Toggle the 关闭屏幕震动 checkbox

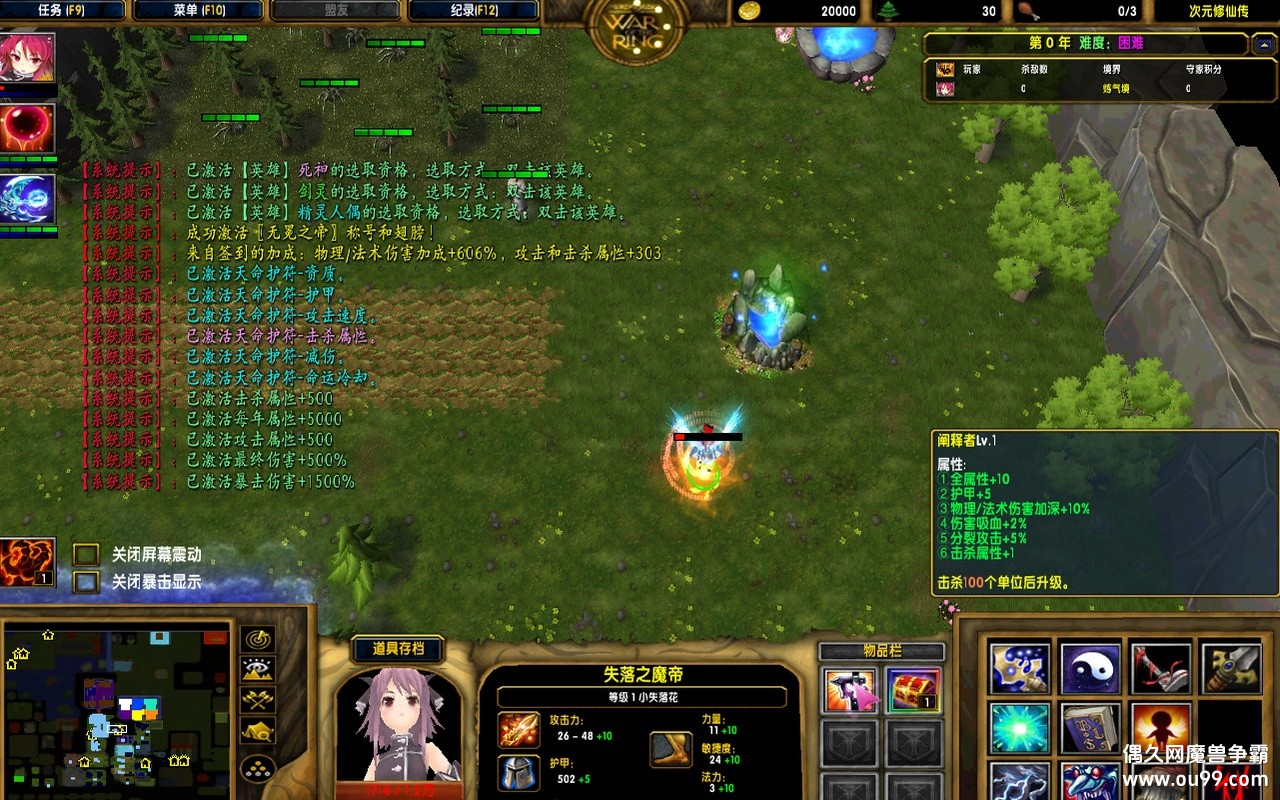86,554
